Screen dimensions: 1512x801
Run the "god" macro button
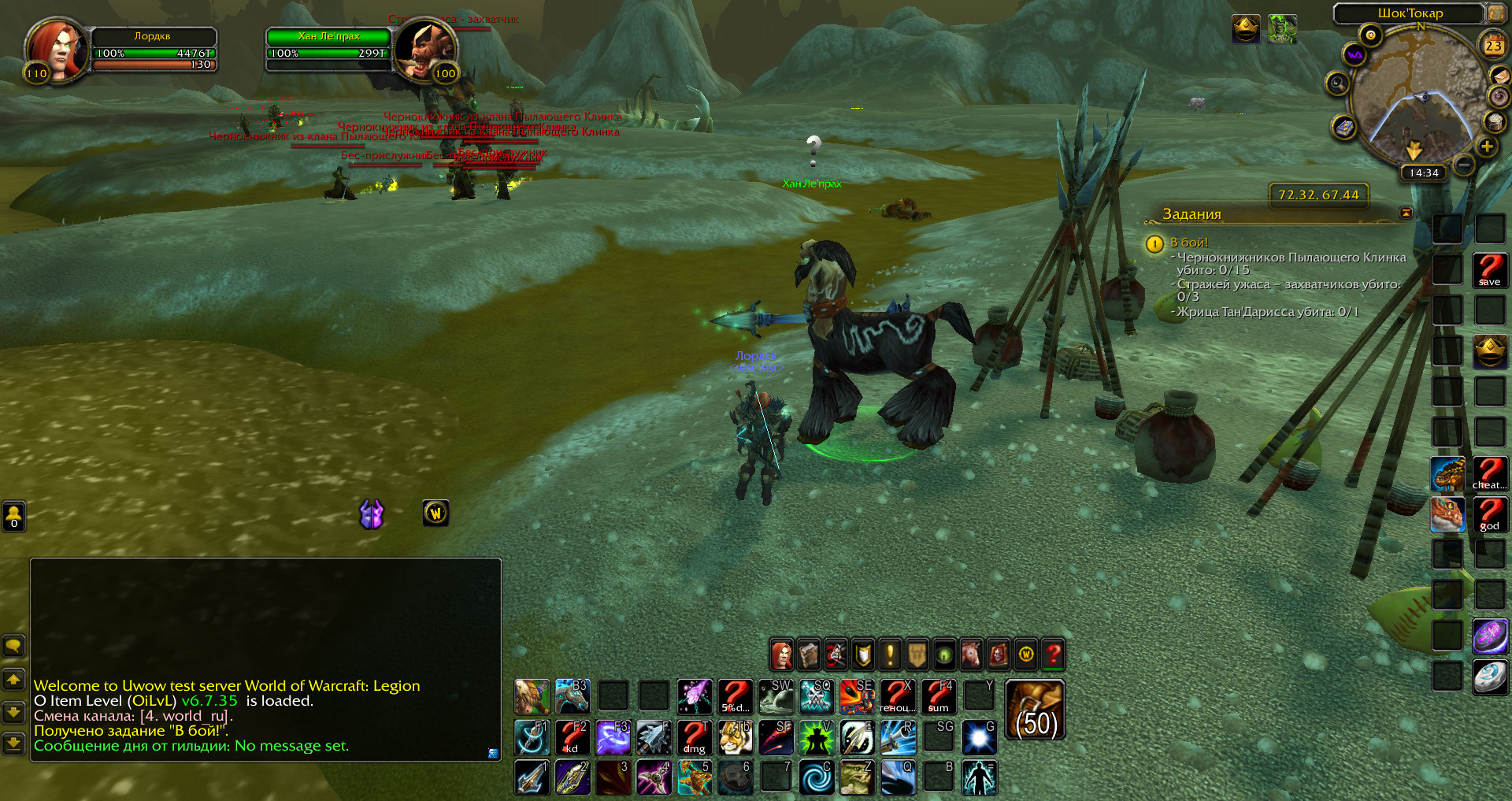pyautogui.click(x=1489, y=514)
